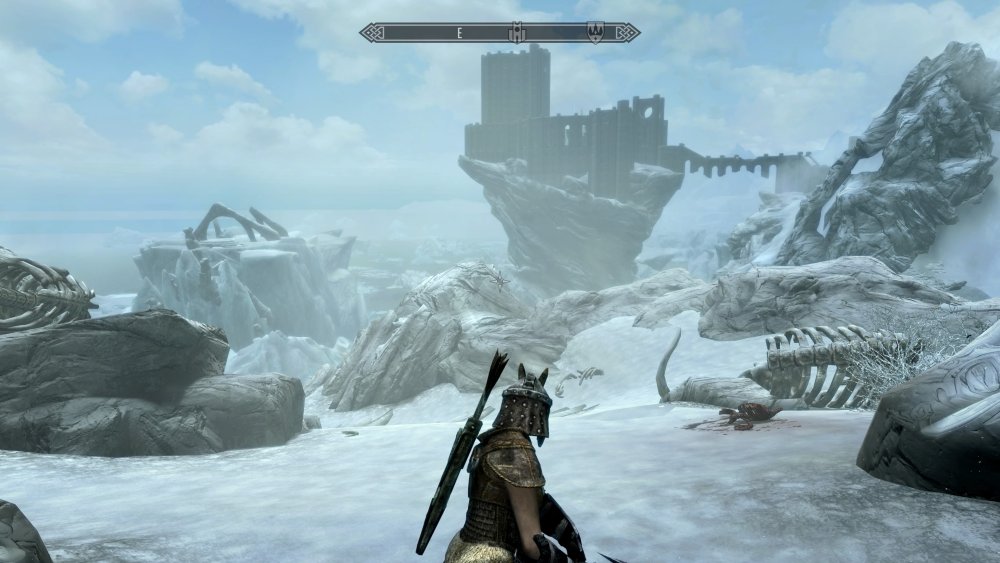Click the East letter on the compass bar
This screenshot has width=1000, height=563.
click(459, 33)
